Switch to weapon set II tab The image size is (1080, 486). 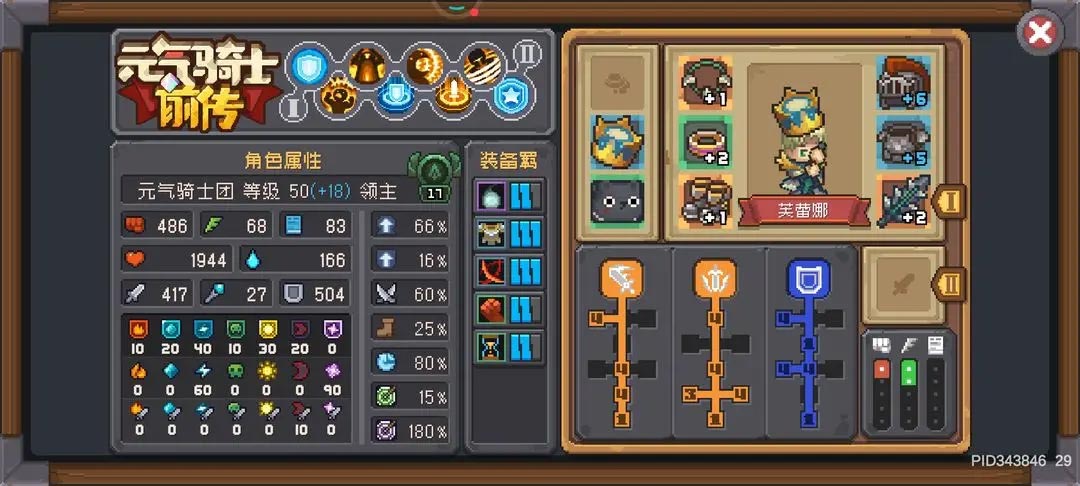coord(950,284)
